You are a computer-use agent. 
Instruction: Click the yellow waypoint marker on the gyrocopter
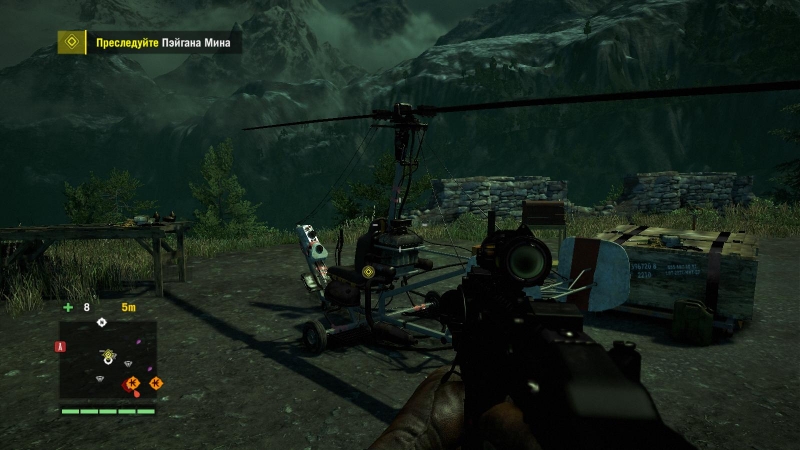(x=369, y=271)
